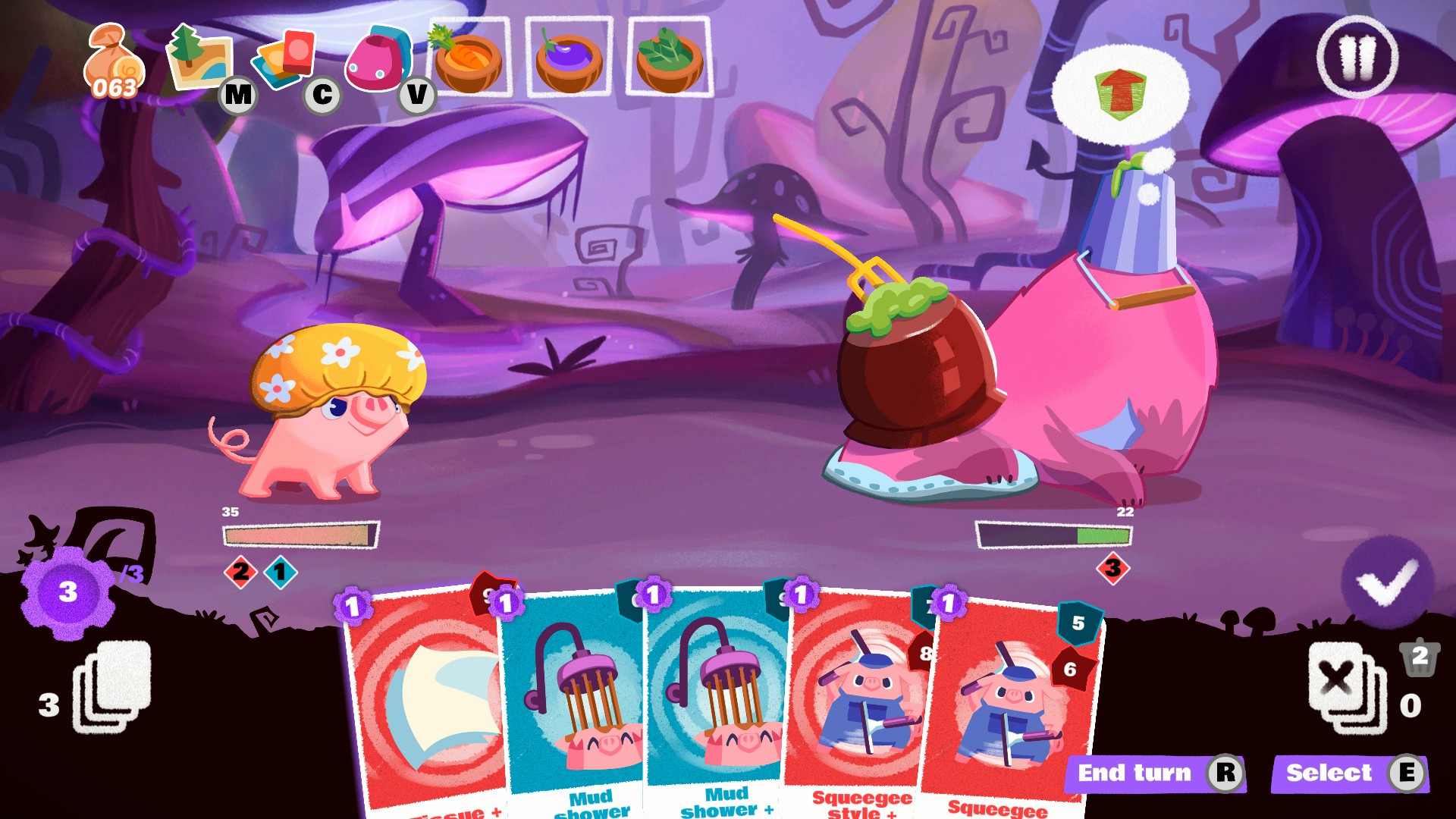Open the trash can exhausted pile
The image size is (1456, 819).
click(1420, 657)
